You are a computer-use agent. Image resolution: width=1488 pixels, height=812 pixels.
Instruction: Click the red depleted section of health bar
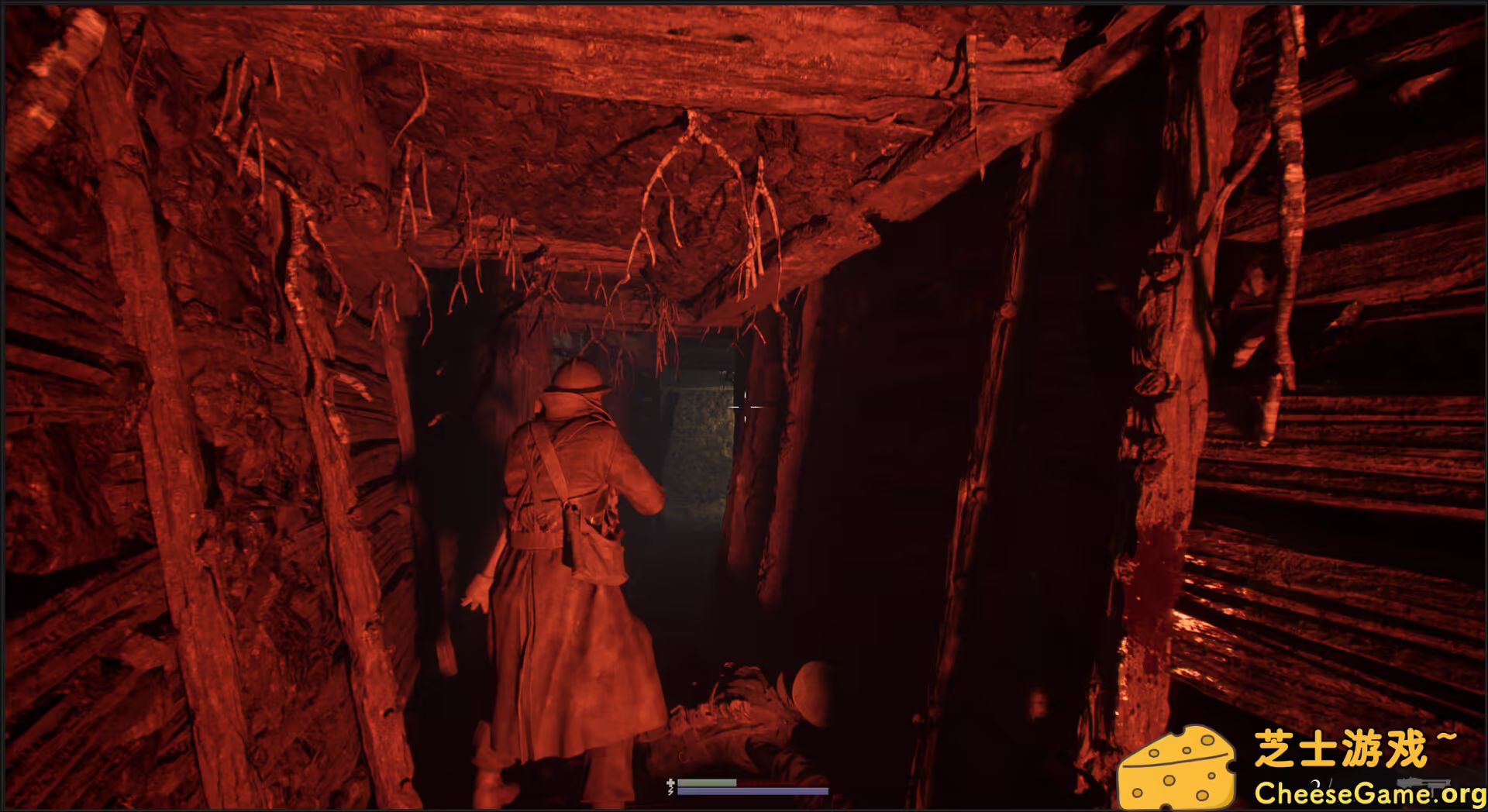tap(783, 783)
